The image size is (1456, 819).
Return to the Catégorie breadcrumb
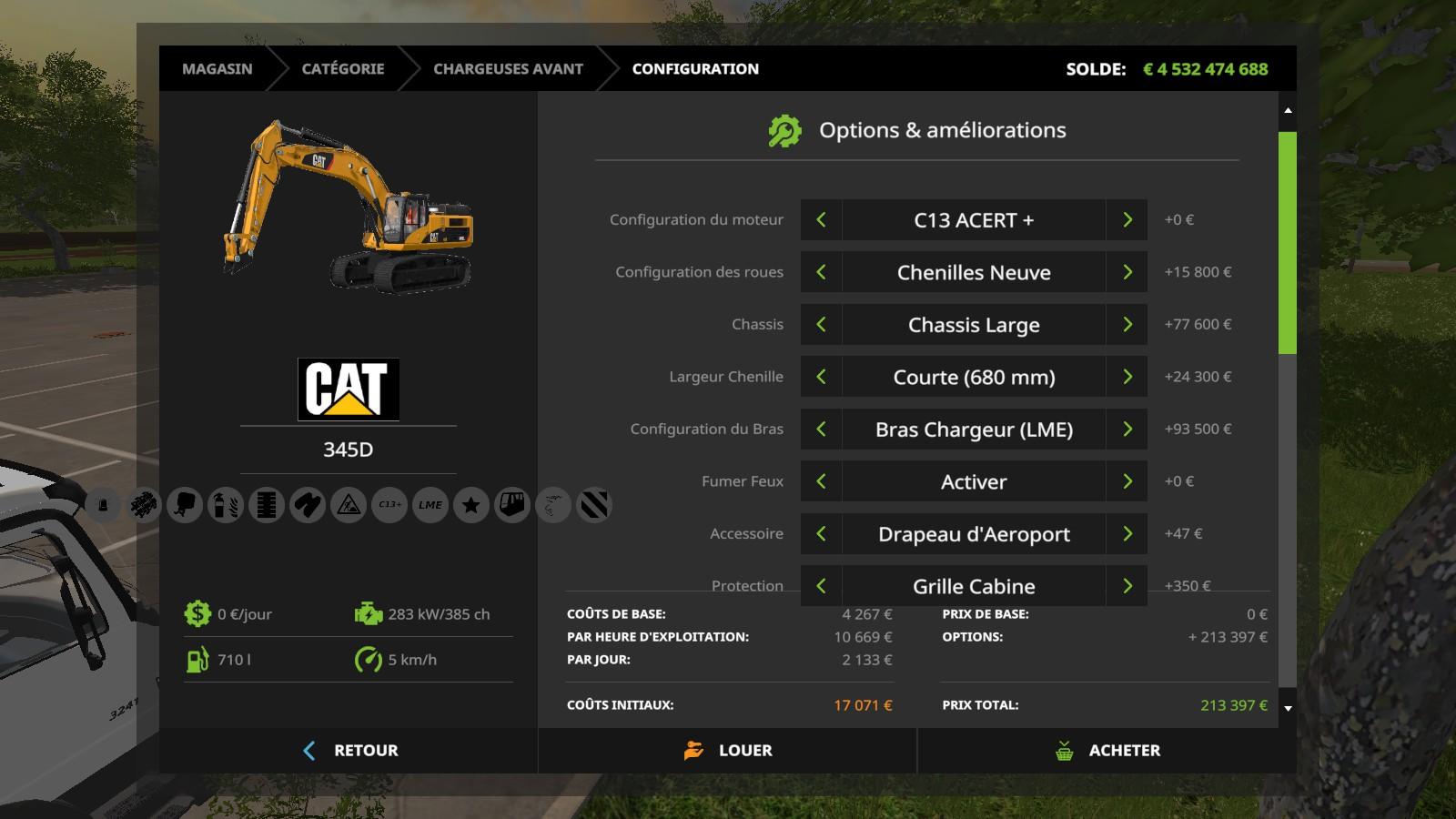[x=342, y=69]
